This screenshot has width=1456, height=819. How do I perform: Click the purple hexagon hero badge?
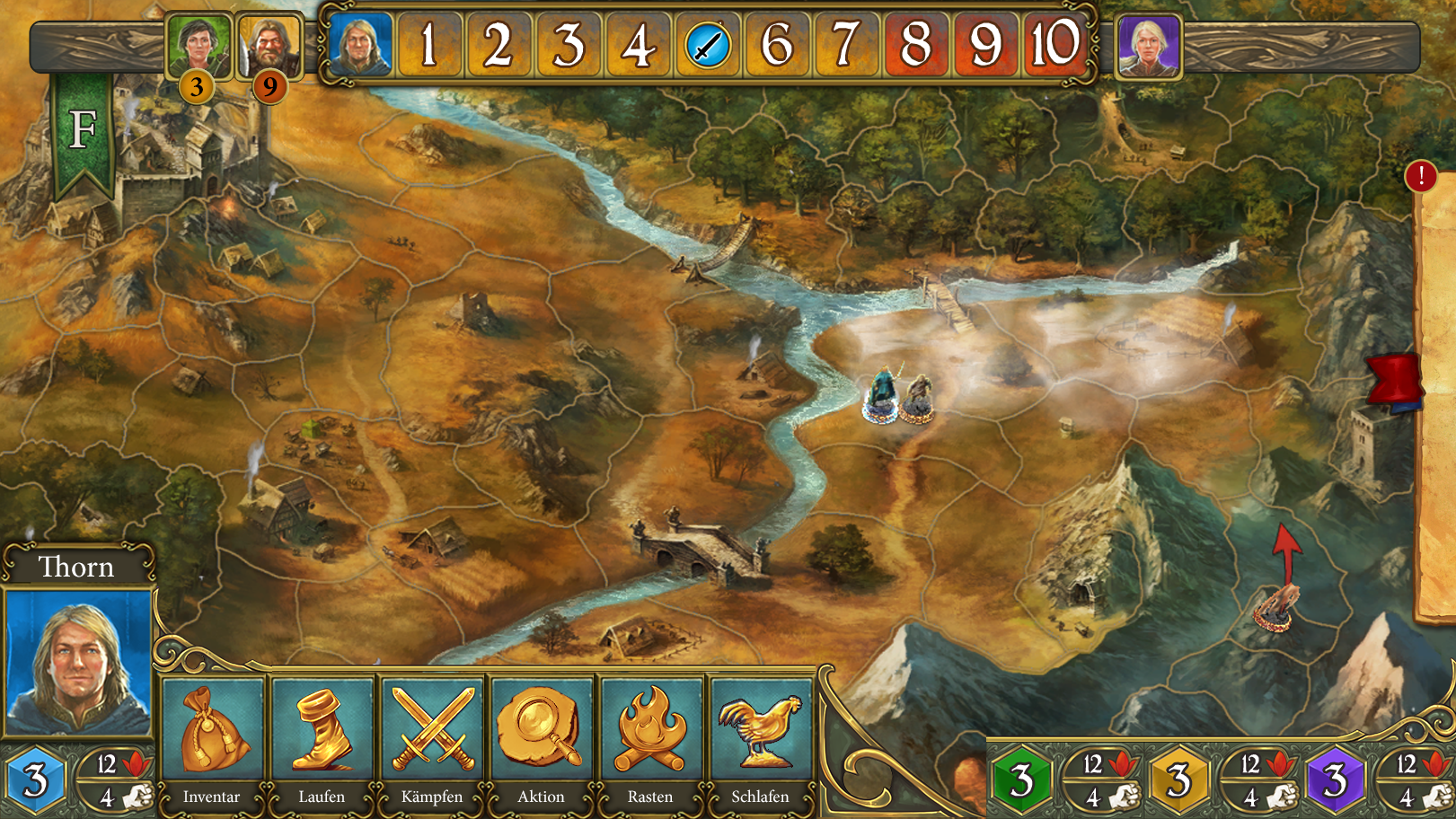pos(1336,779)
